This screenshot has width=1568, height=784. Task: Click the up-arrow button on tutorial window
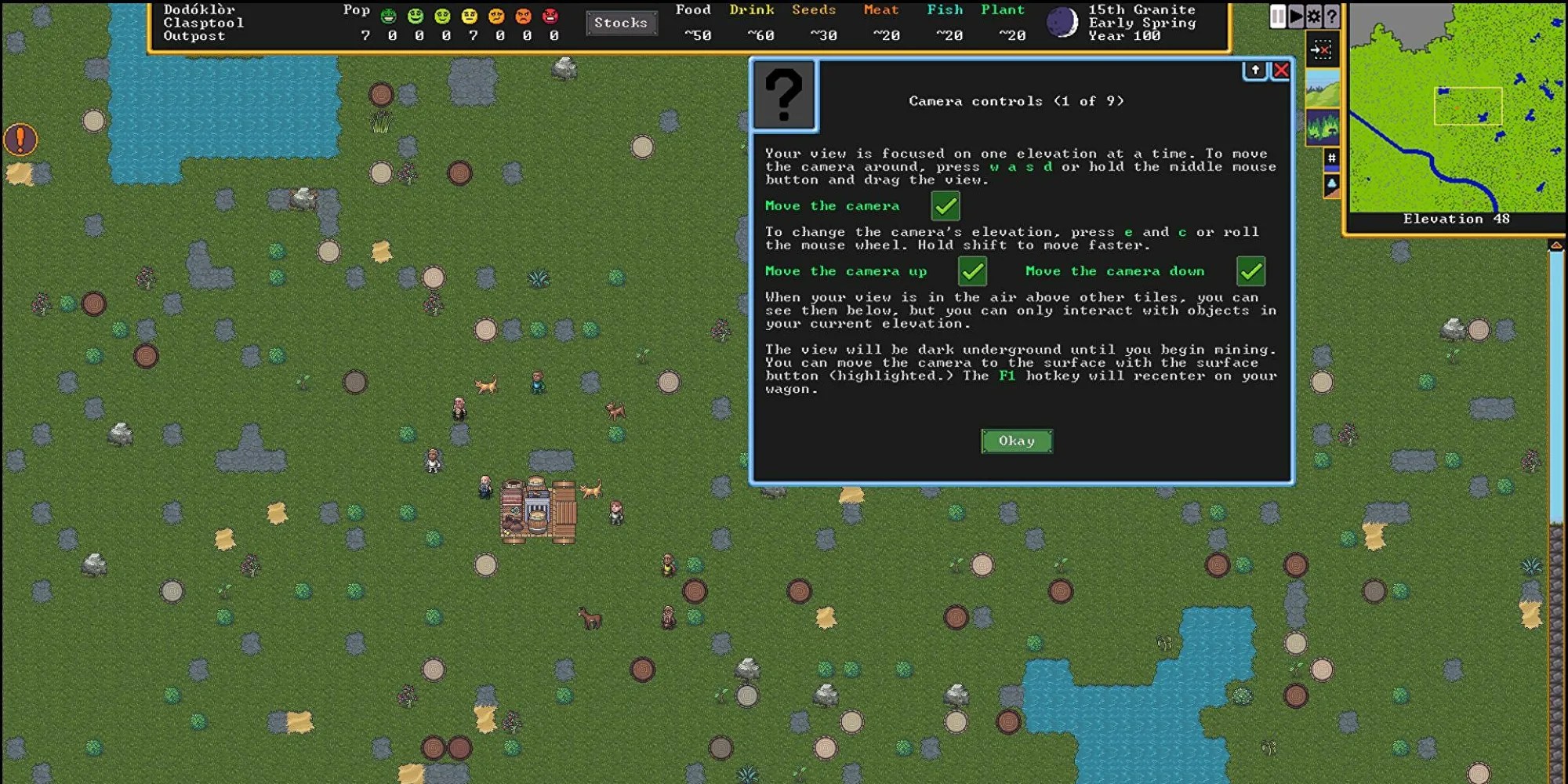[1255, 71]
